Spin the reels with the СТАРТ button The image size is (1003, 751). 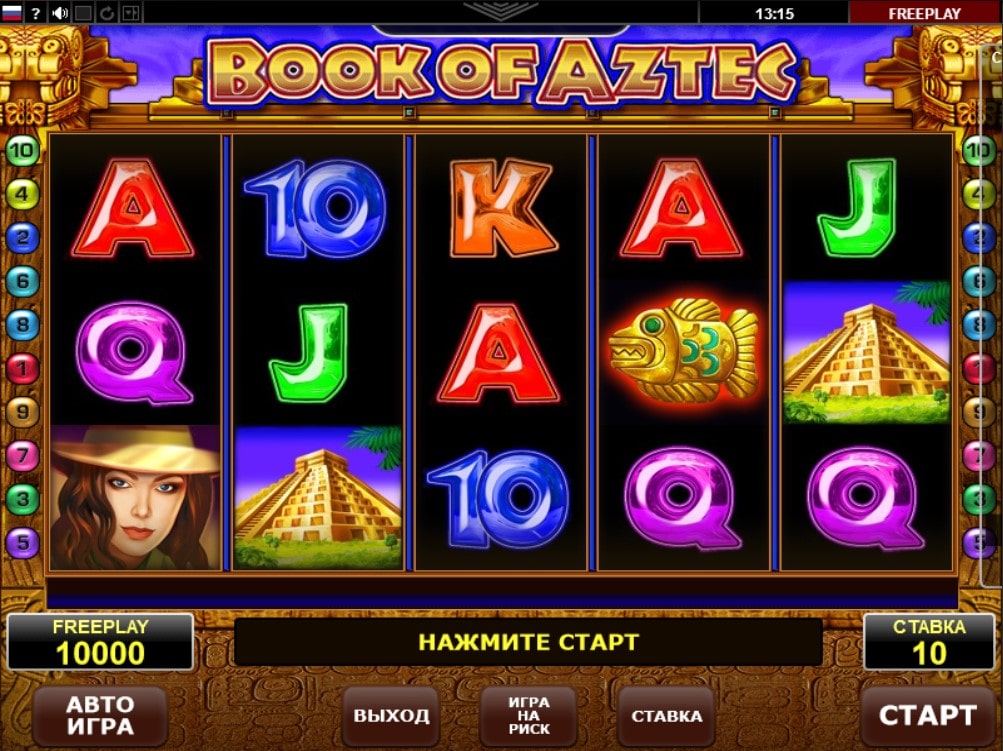tap(926, 715)
